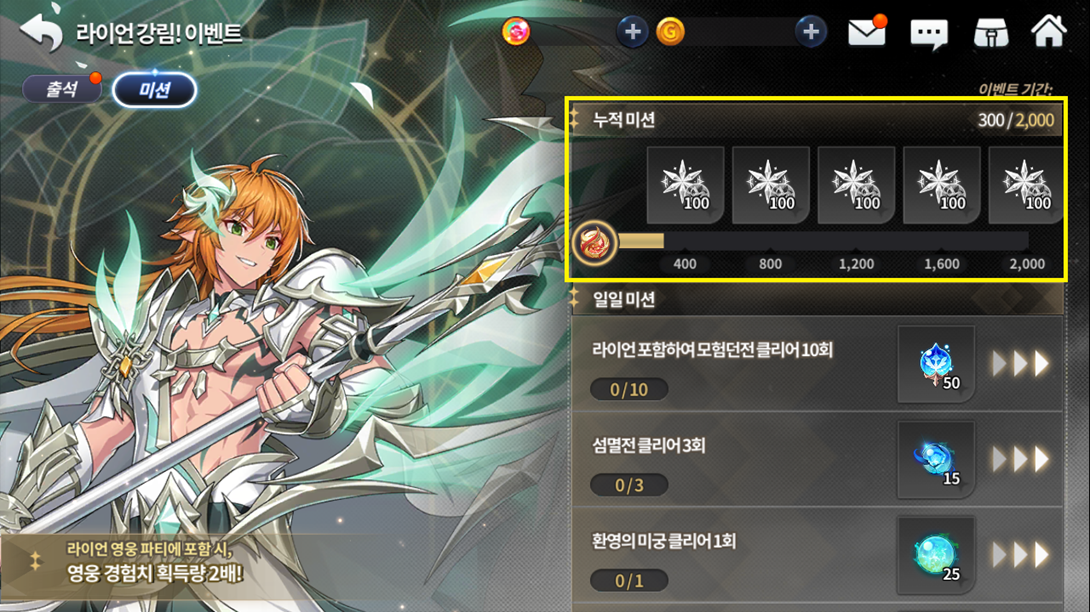Return to the home screen
The image size is (1090, 612).
click(1049, 31)
